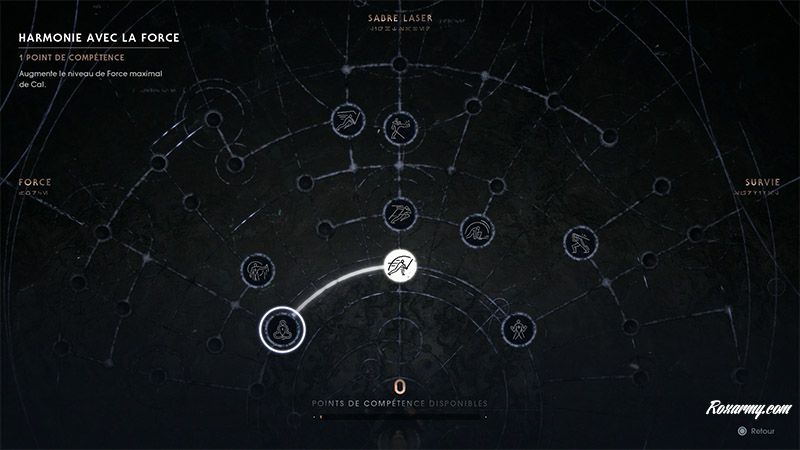Select the Harmonie avec la Force meditation node
The image size is (800, 450).
coord(281,329)
